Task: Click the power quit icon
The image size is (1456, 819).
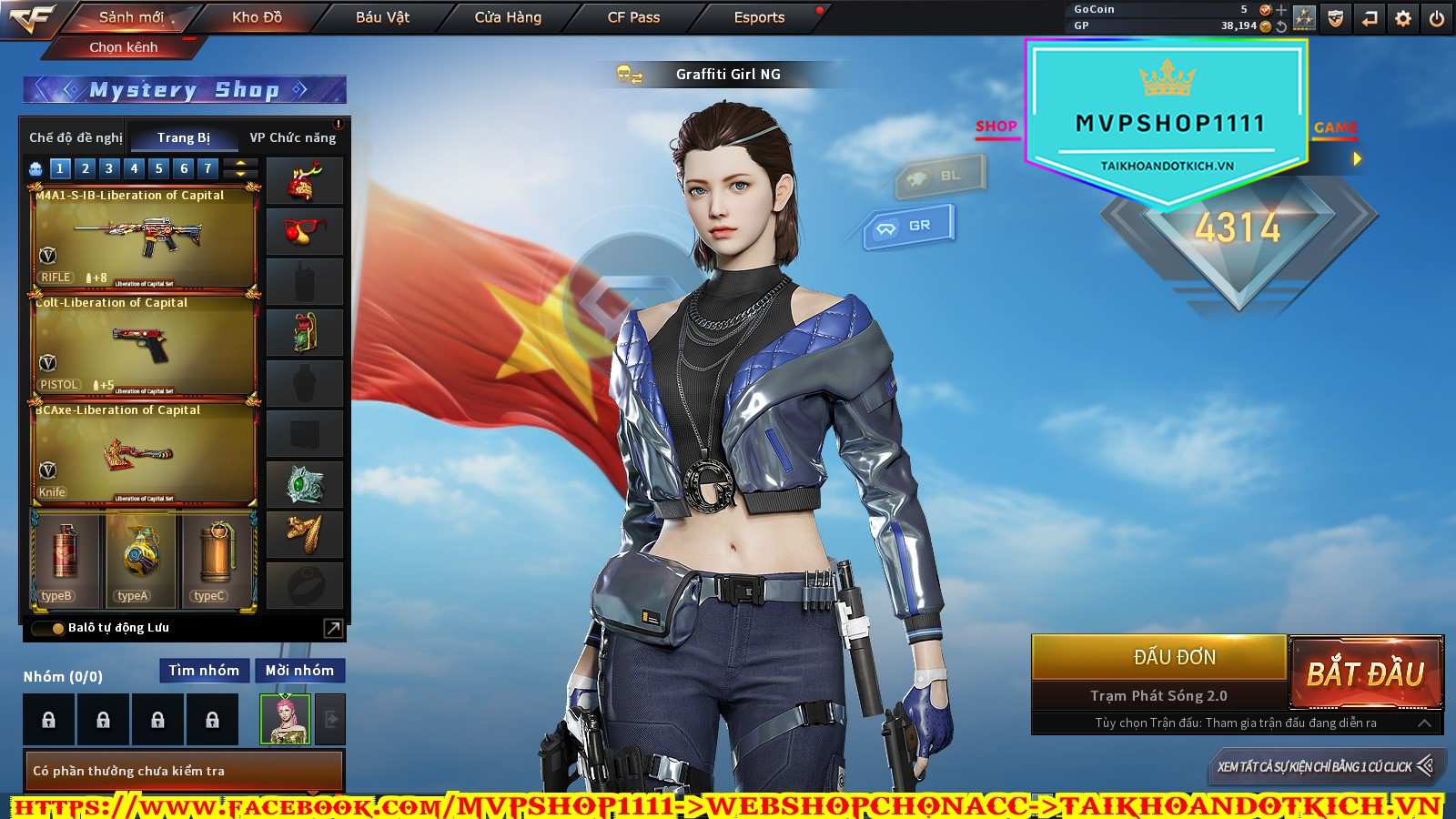Action: 1437,18
